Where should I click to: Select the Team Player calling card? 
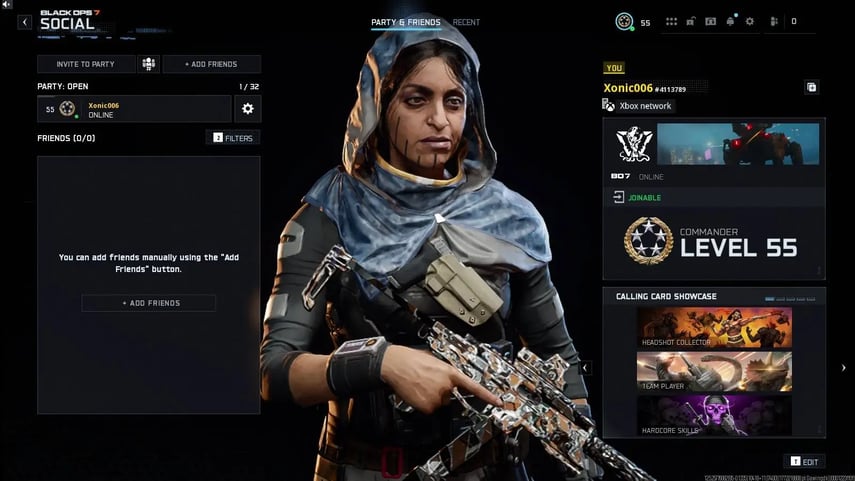[x=714, y=371]
